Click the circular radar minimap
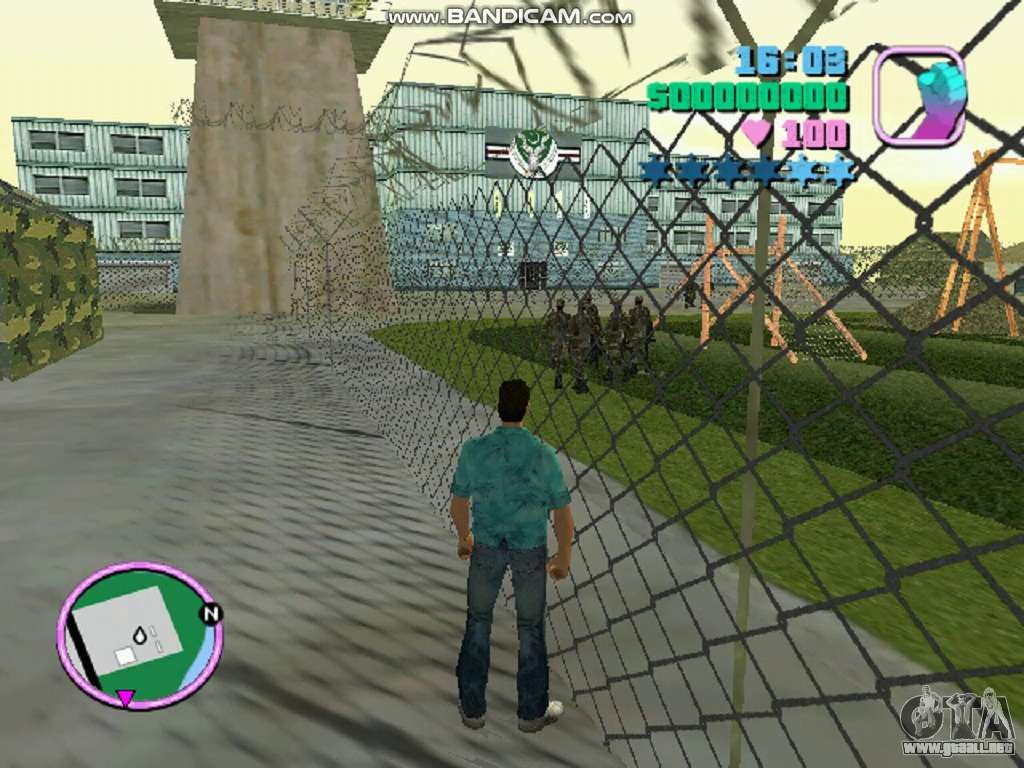1024x768 pixels. [139, 636]
